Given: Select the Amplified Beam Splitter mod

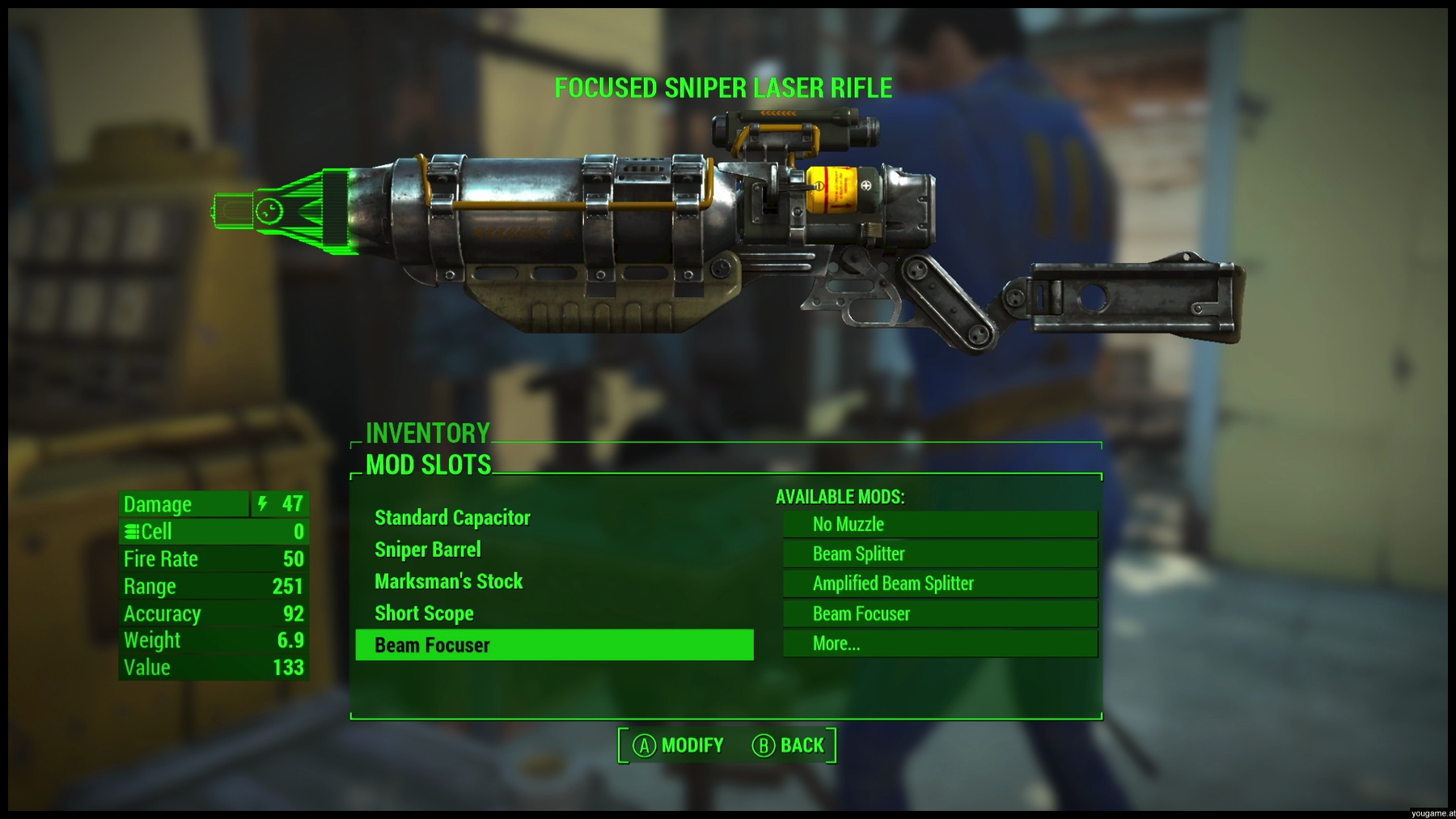Looking at the screenshot, I should click(x=940, y=583).
